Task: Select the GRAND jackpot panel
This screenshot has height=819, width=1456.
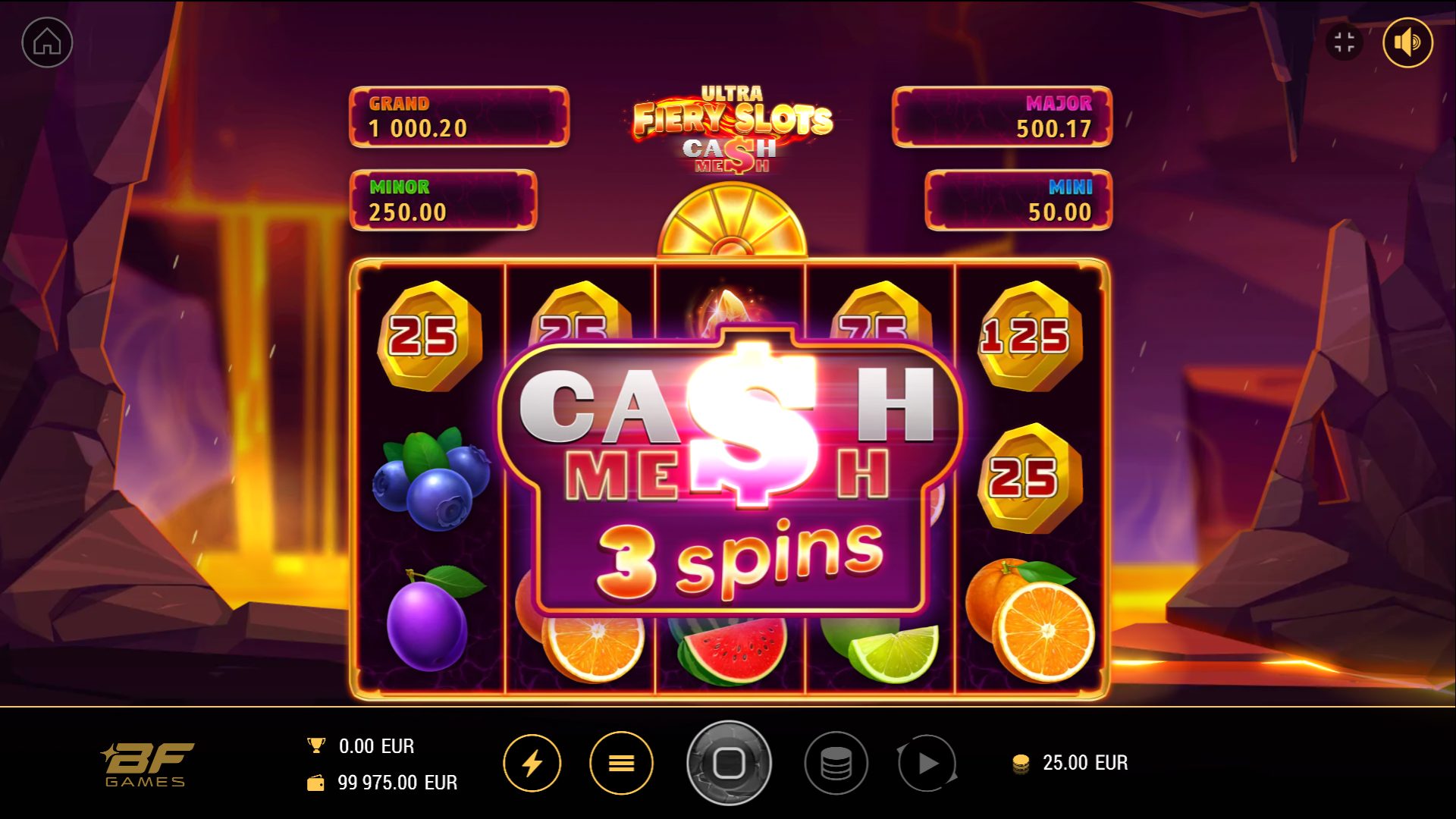Action: (458, 115)
